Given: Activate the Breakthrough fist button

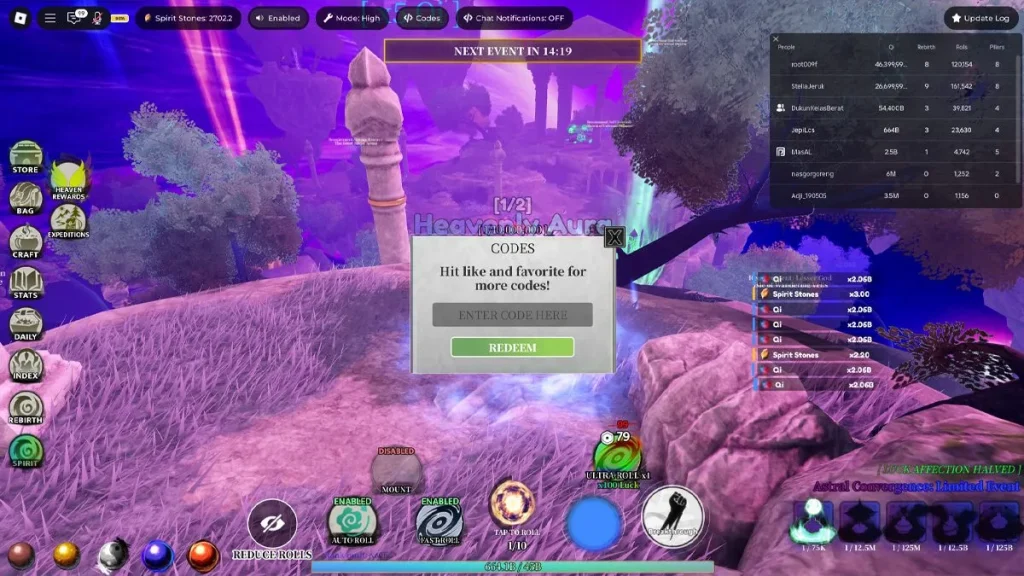Looking at the screenshot, I should coord(672,517).
